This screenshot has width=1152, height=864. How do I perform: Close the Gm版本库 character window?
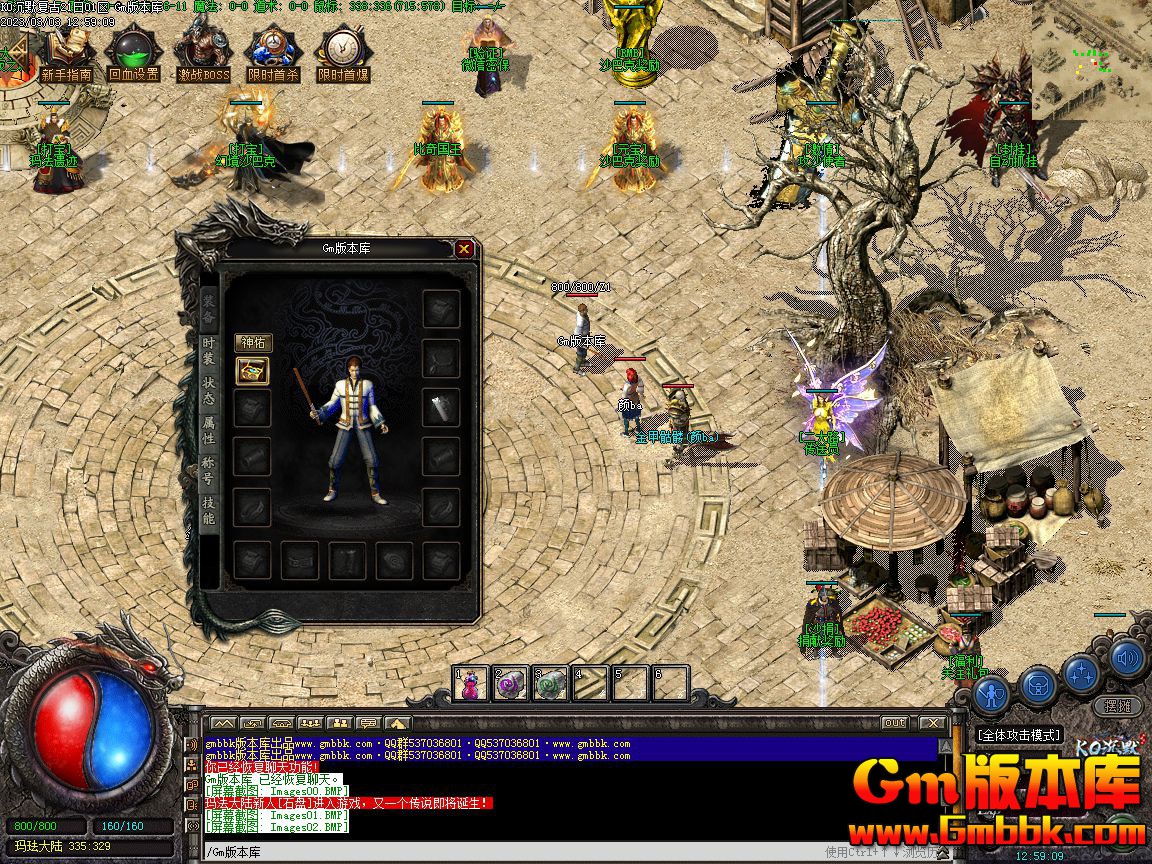(464, 249)
